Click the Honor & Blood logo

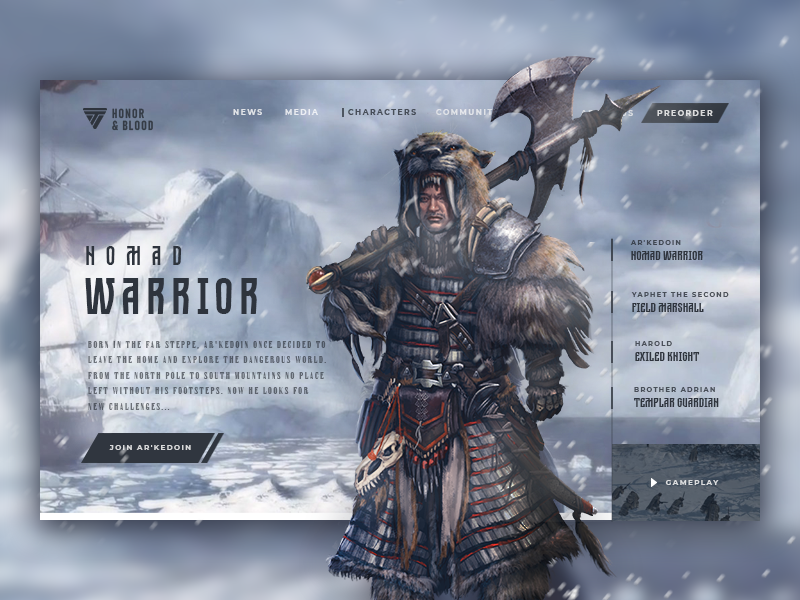(x=118, y=119)
